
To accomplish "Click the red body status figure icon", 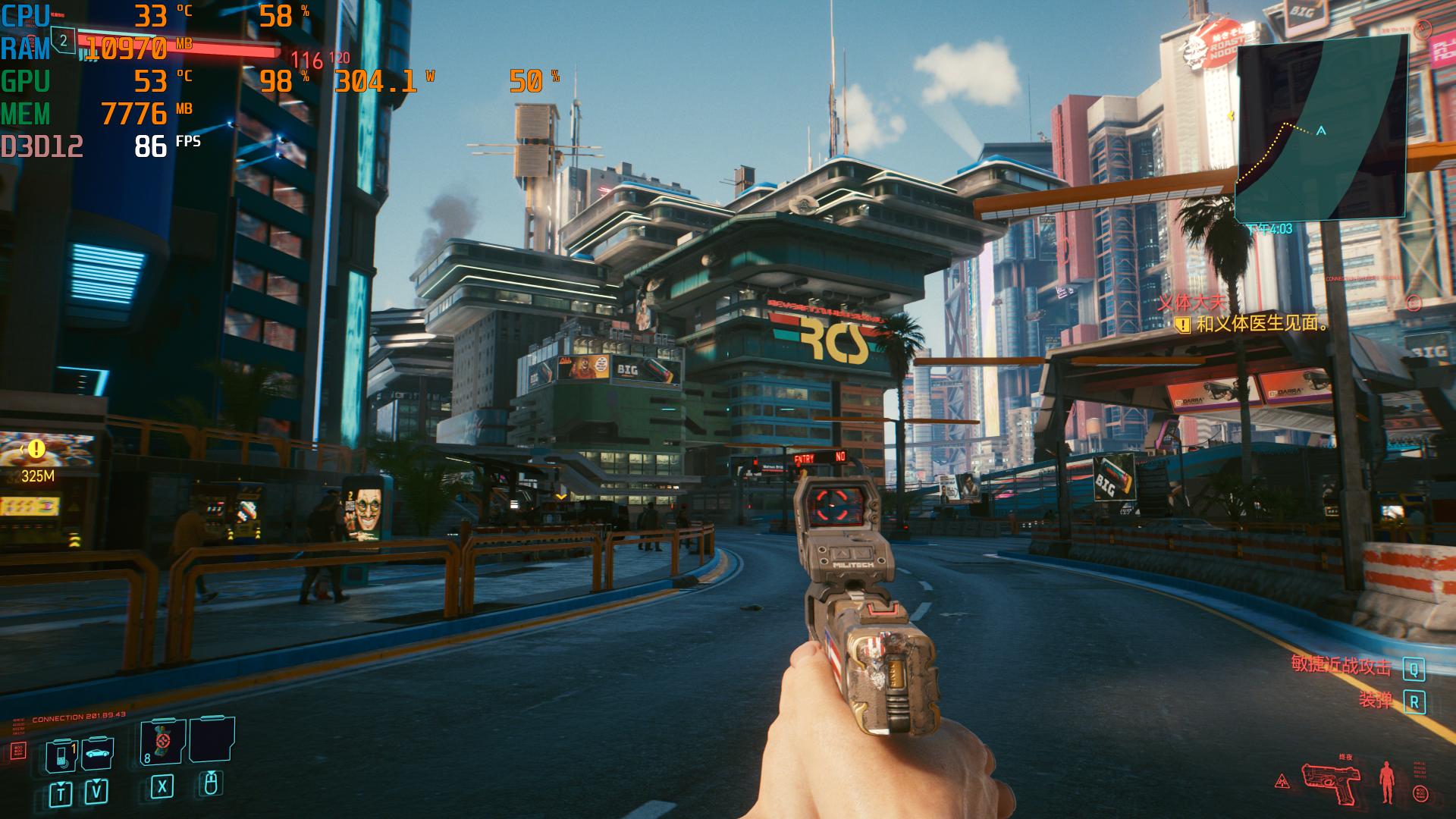I will (1388, 782).
